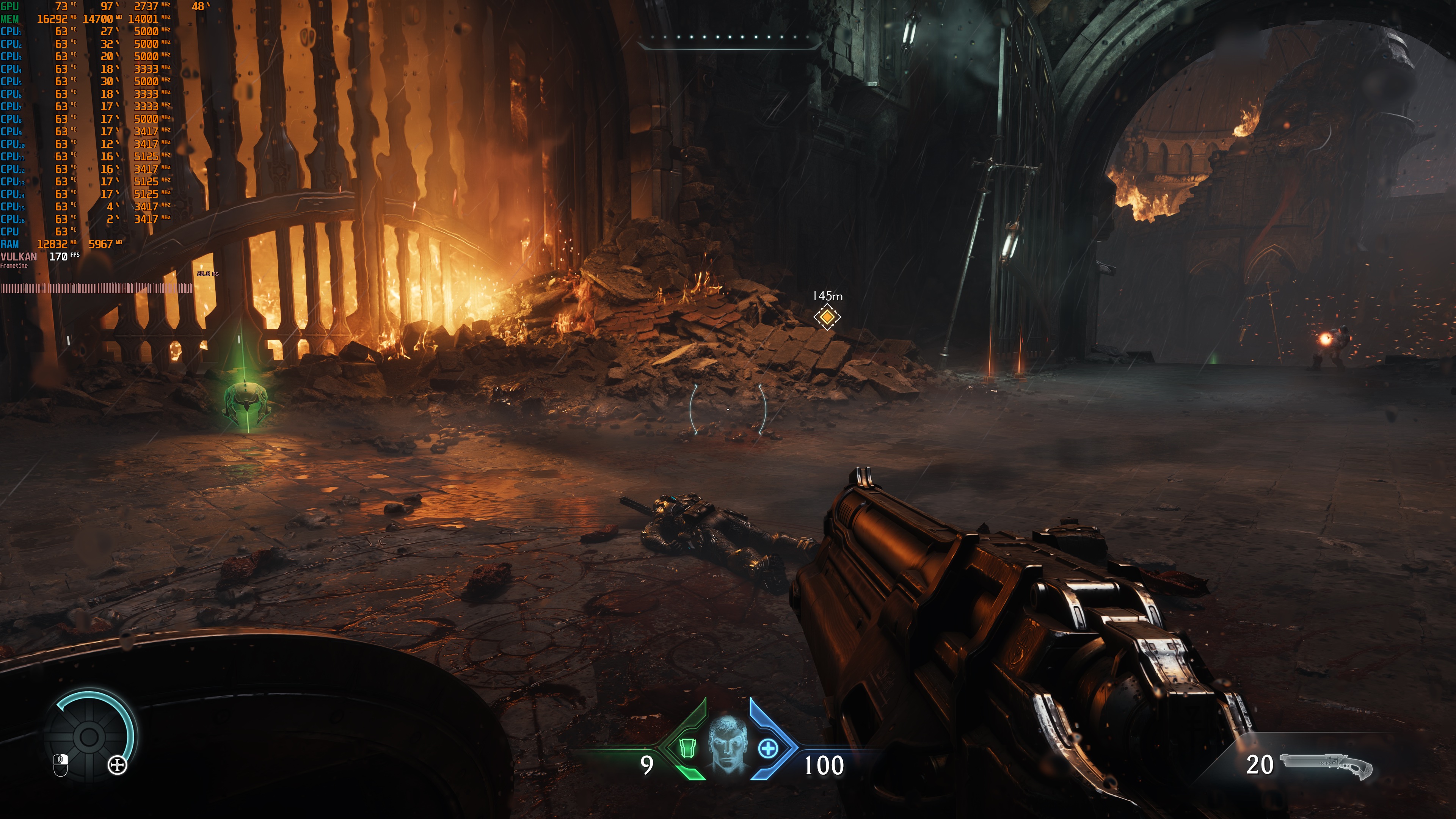1456x819 pixels.
Task: Click the blue health cross icon
Action: pyautogui.click(x=767, y=749)
